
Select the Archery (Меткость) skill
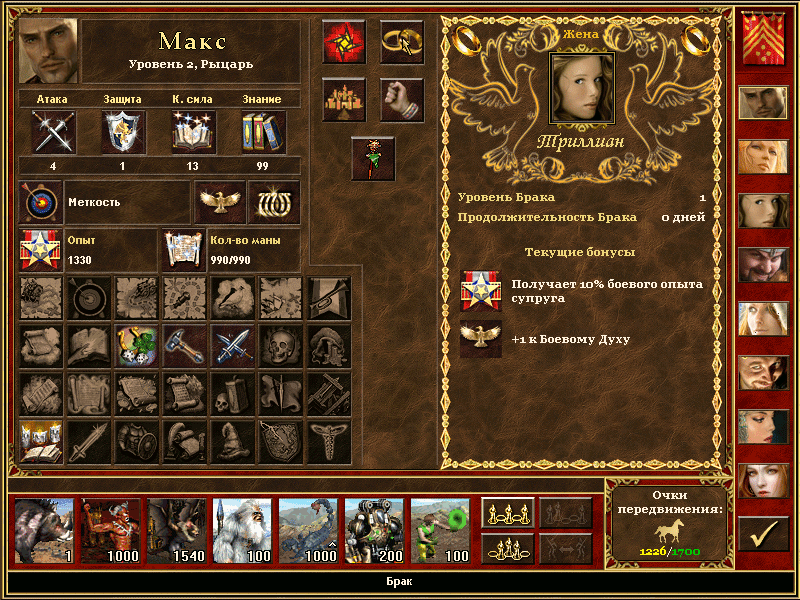click(x=41, y=203)
